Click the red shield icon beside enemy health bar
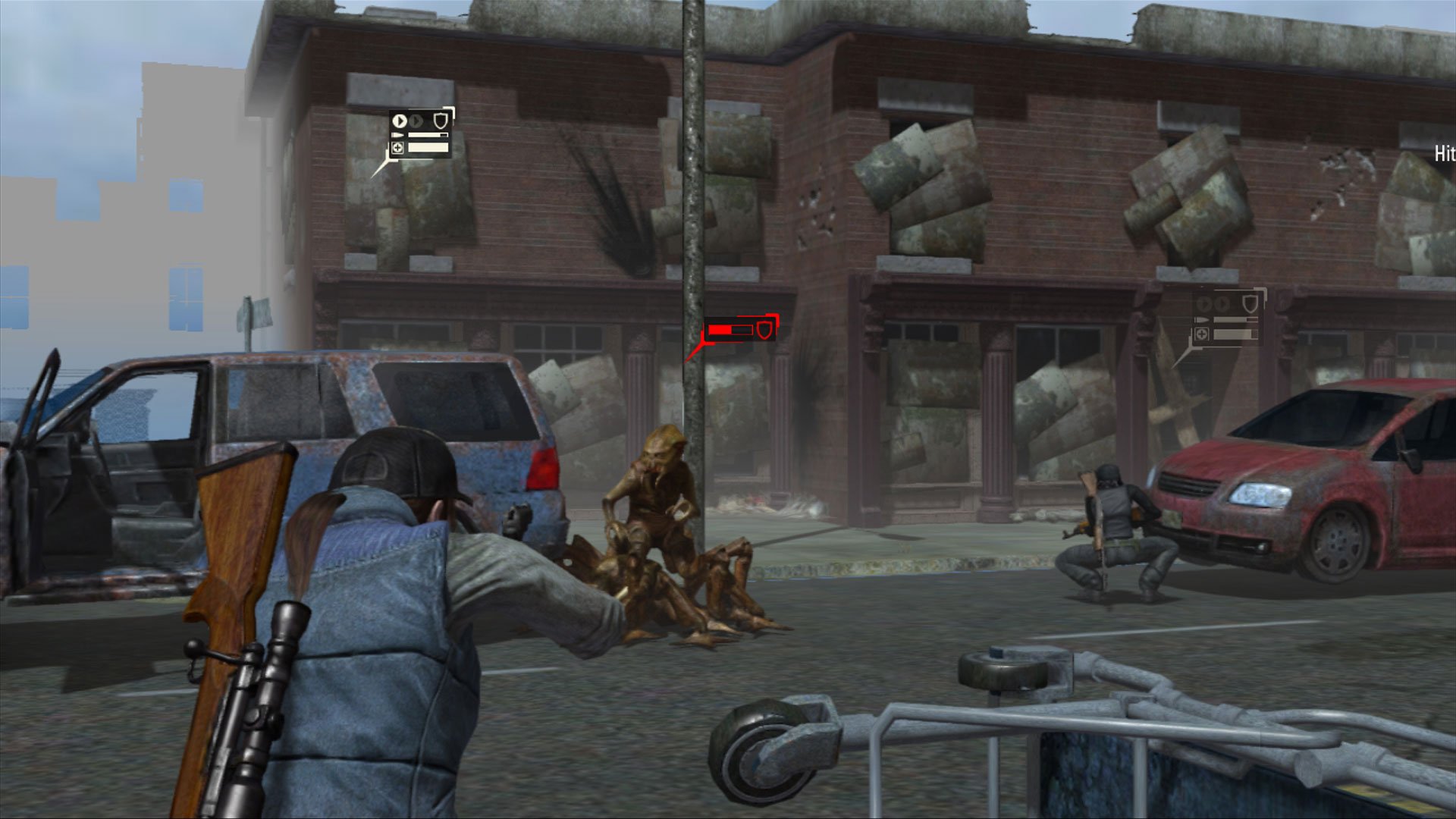 (766, 328)
